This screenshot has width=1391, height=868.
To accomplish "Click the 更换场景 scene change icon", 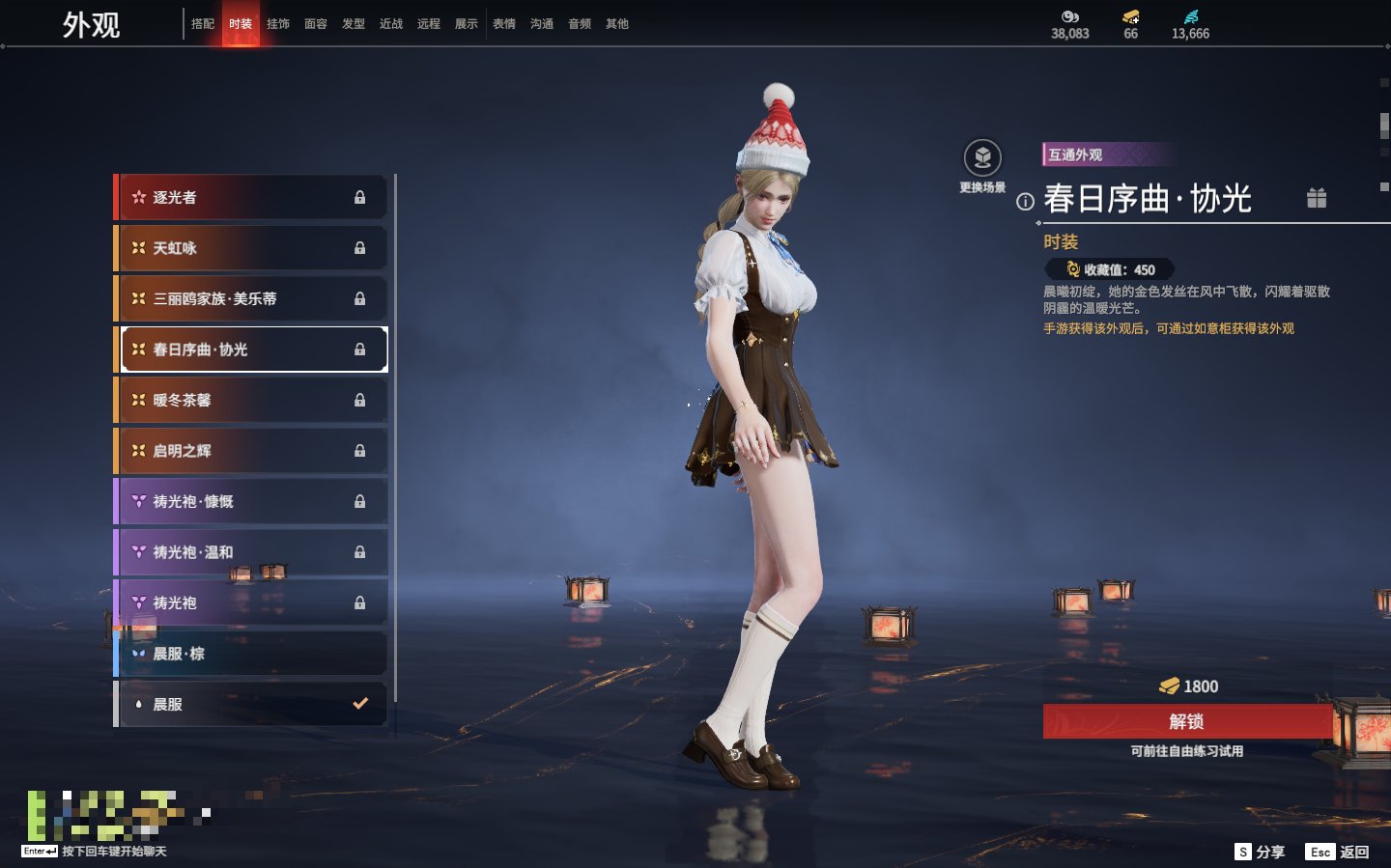I will point(982,159).
